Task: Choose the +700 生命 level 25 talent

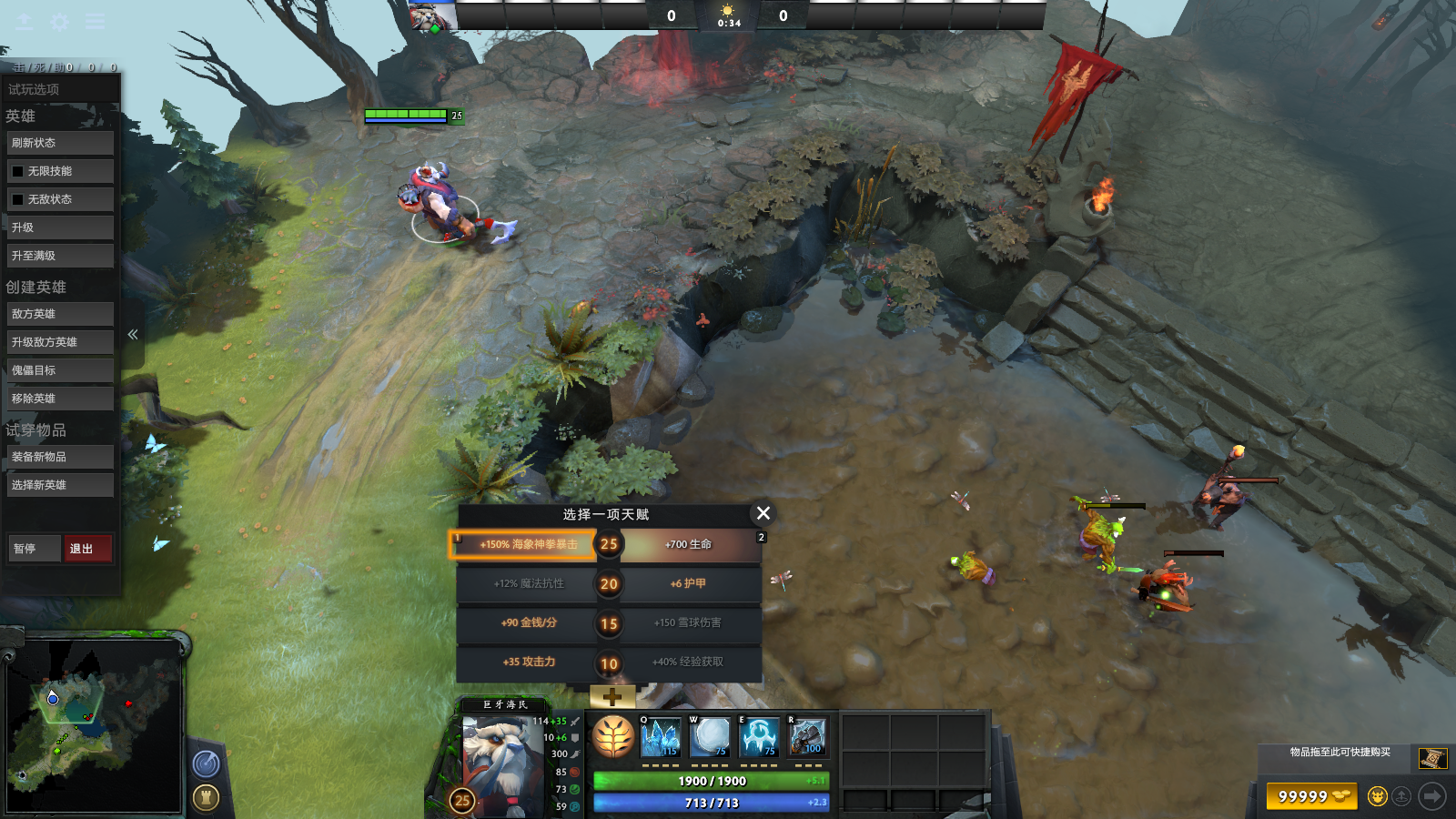Action: [690, 544]
